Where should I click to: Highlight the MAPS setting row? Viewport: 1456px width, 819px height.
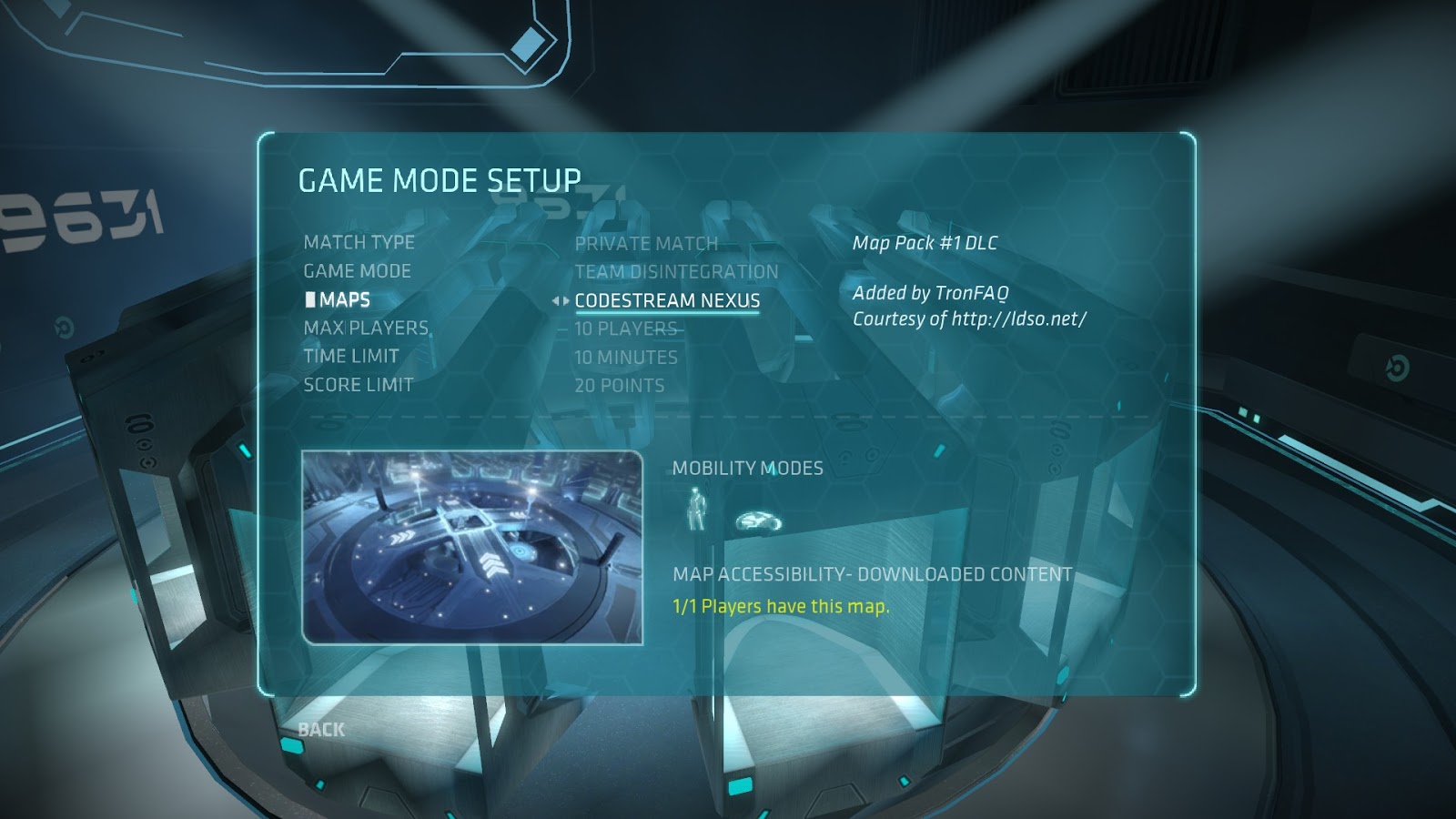(x=347, y=299)
